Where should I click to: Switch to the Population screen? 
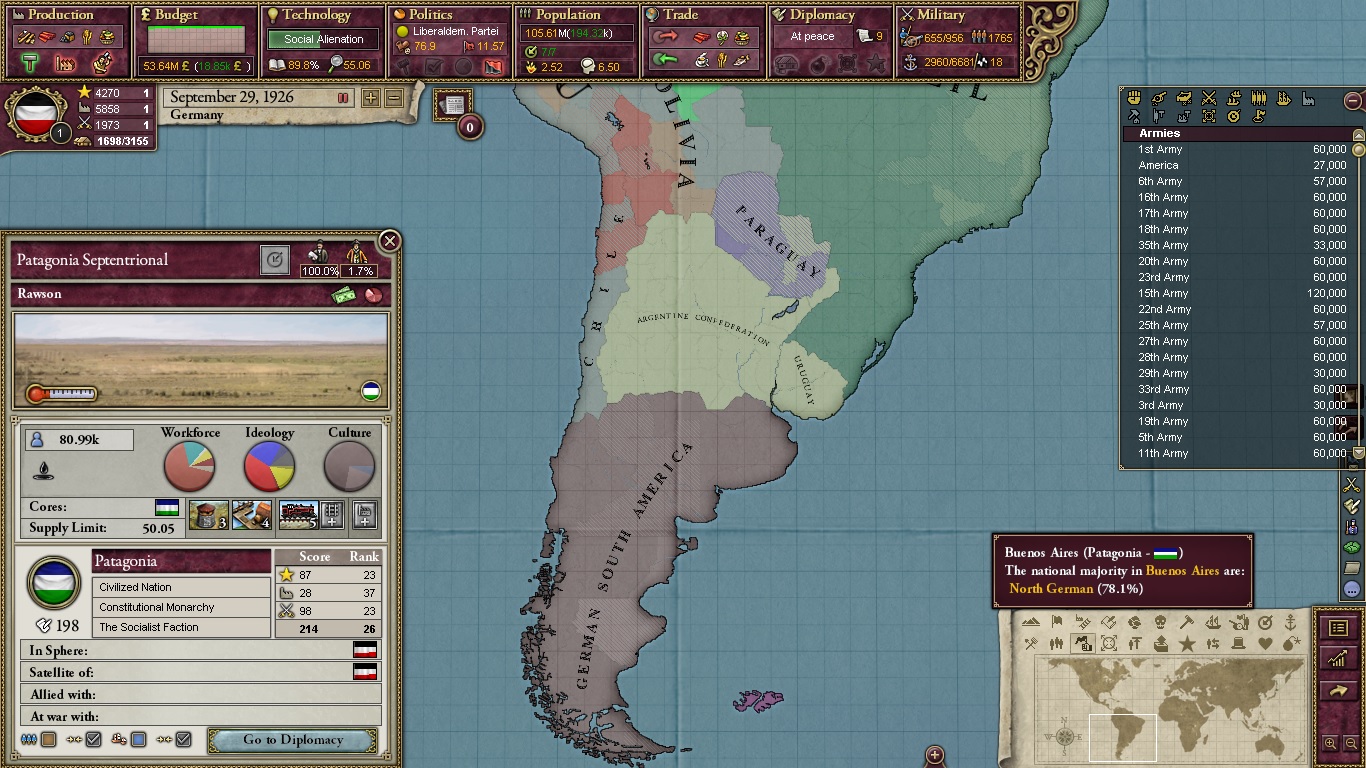click(570, 15)
